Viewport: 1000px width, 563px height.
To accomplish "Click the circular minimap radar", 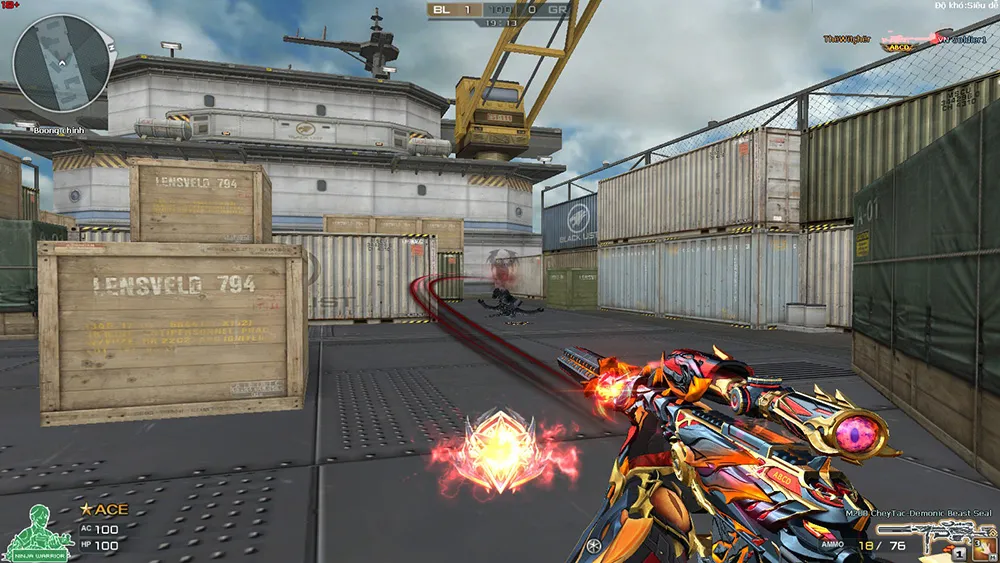I will (60, 63).
